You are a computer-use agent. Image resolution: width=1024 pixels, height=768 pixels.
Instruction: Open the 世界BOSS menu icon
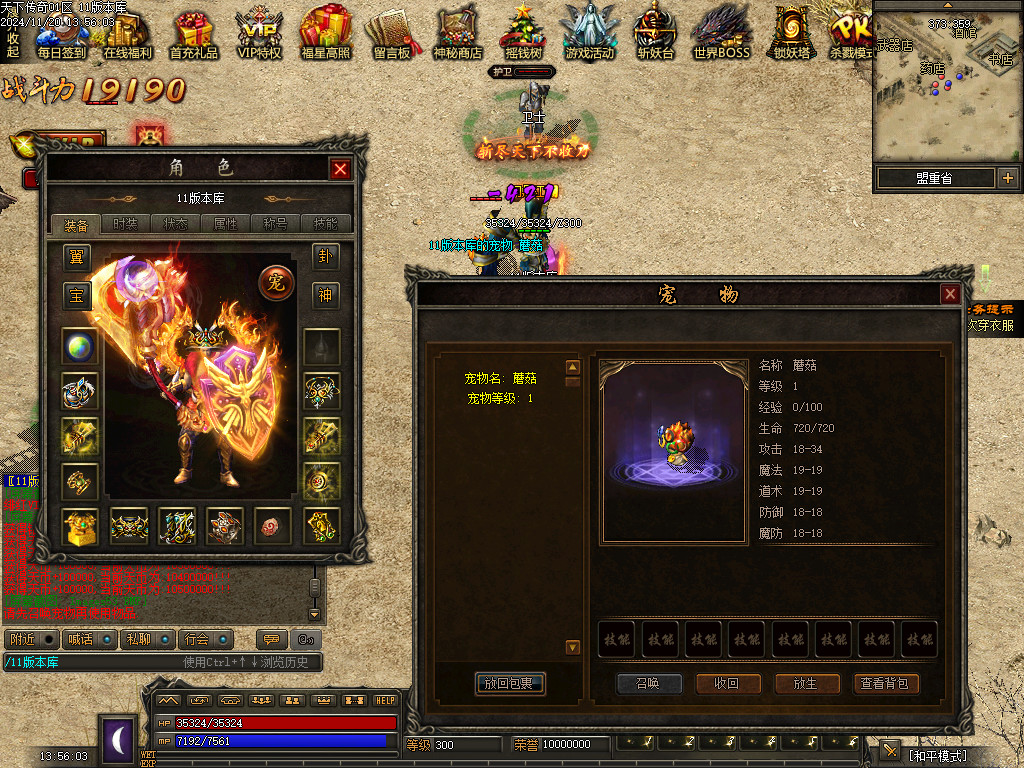(721, 33)
